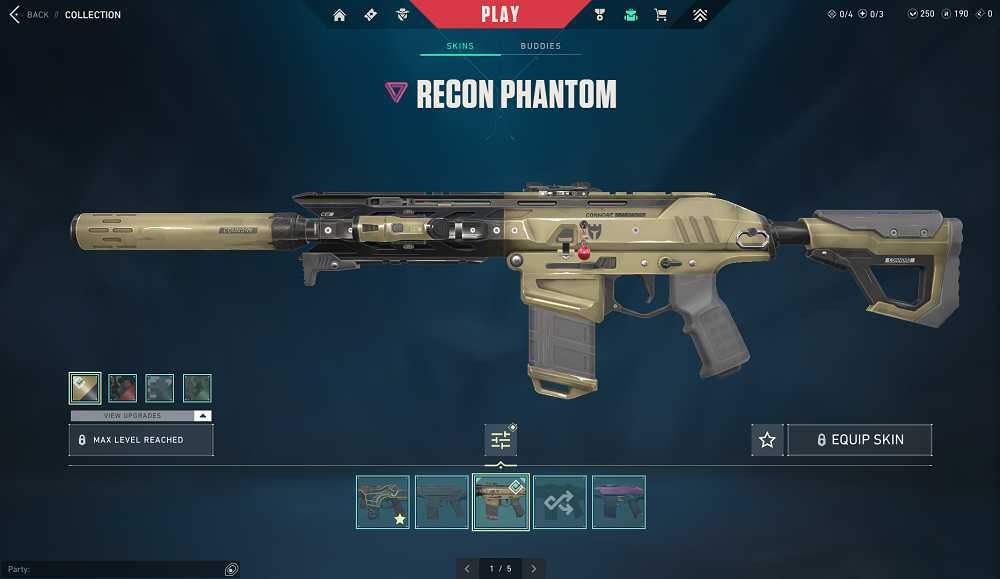Favorite this skin with the star button

pyautogui.click(x=767, y=440)
